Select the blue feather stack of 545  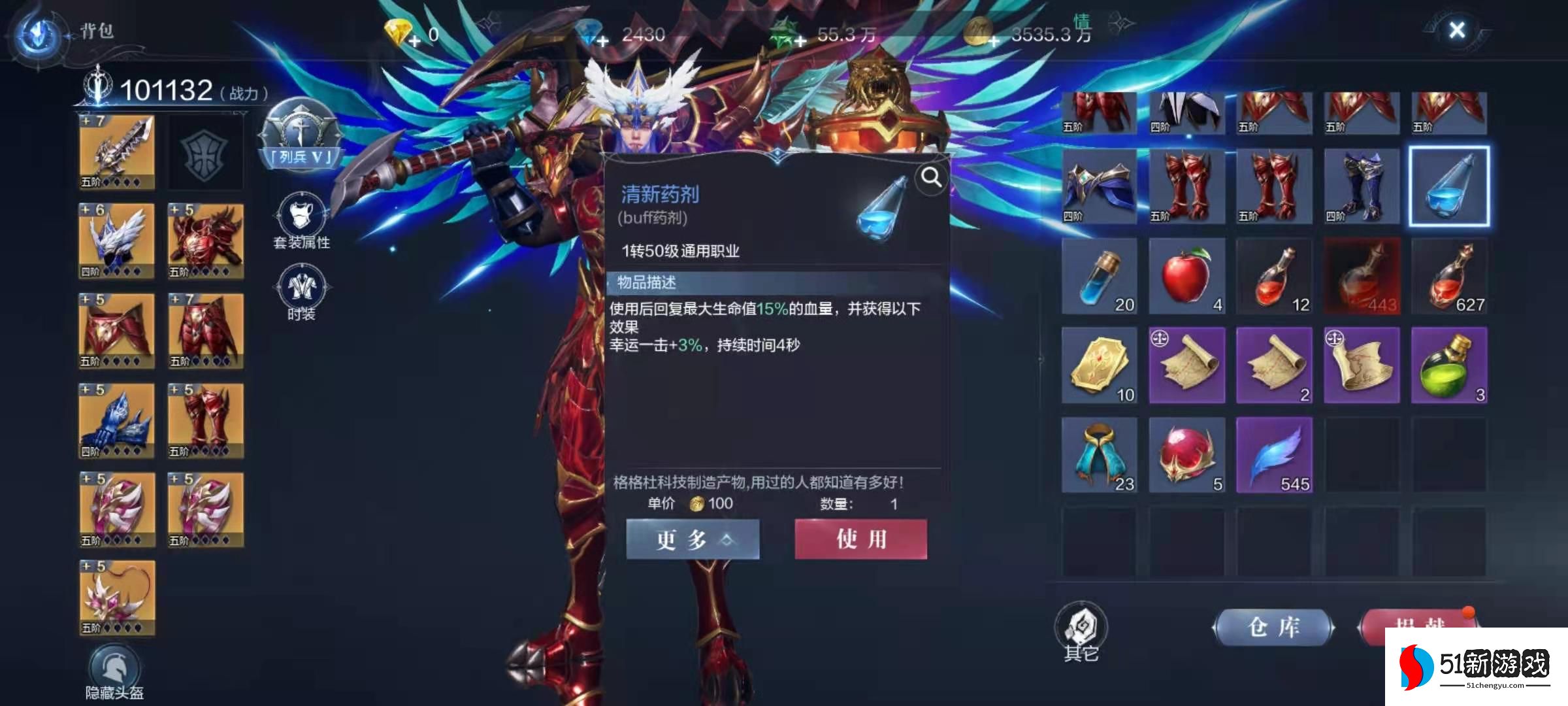[1275, 454]
